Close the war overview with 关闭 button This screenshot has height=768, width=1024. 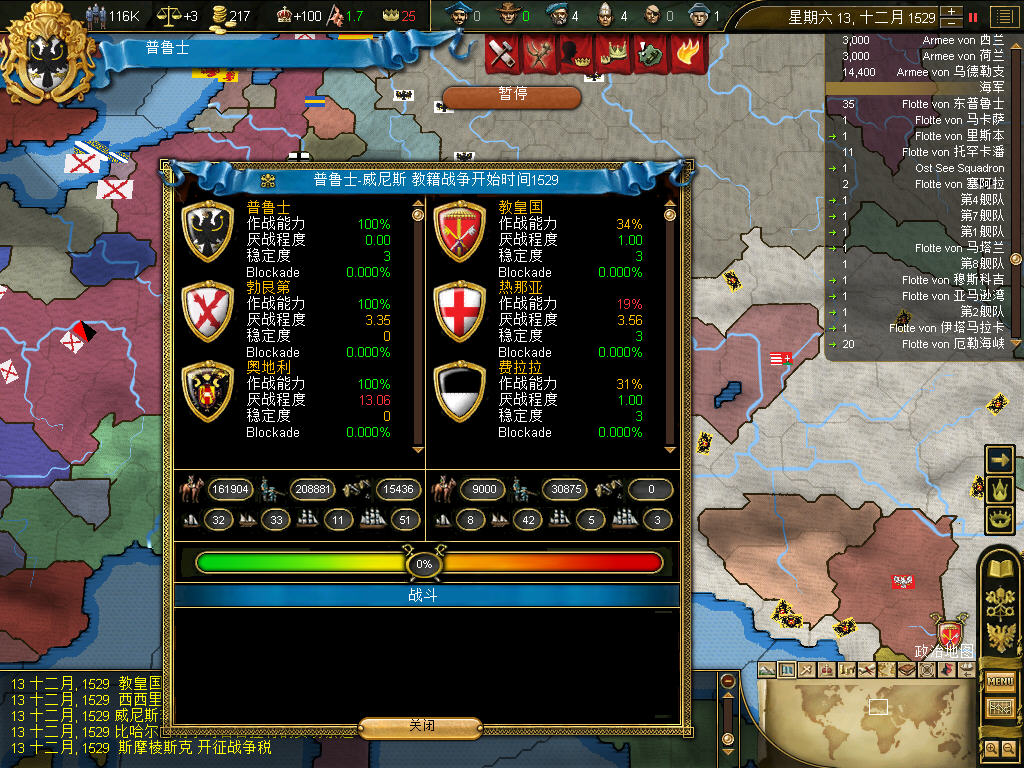(421, 726)
